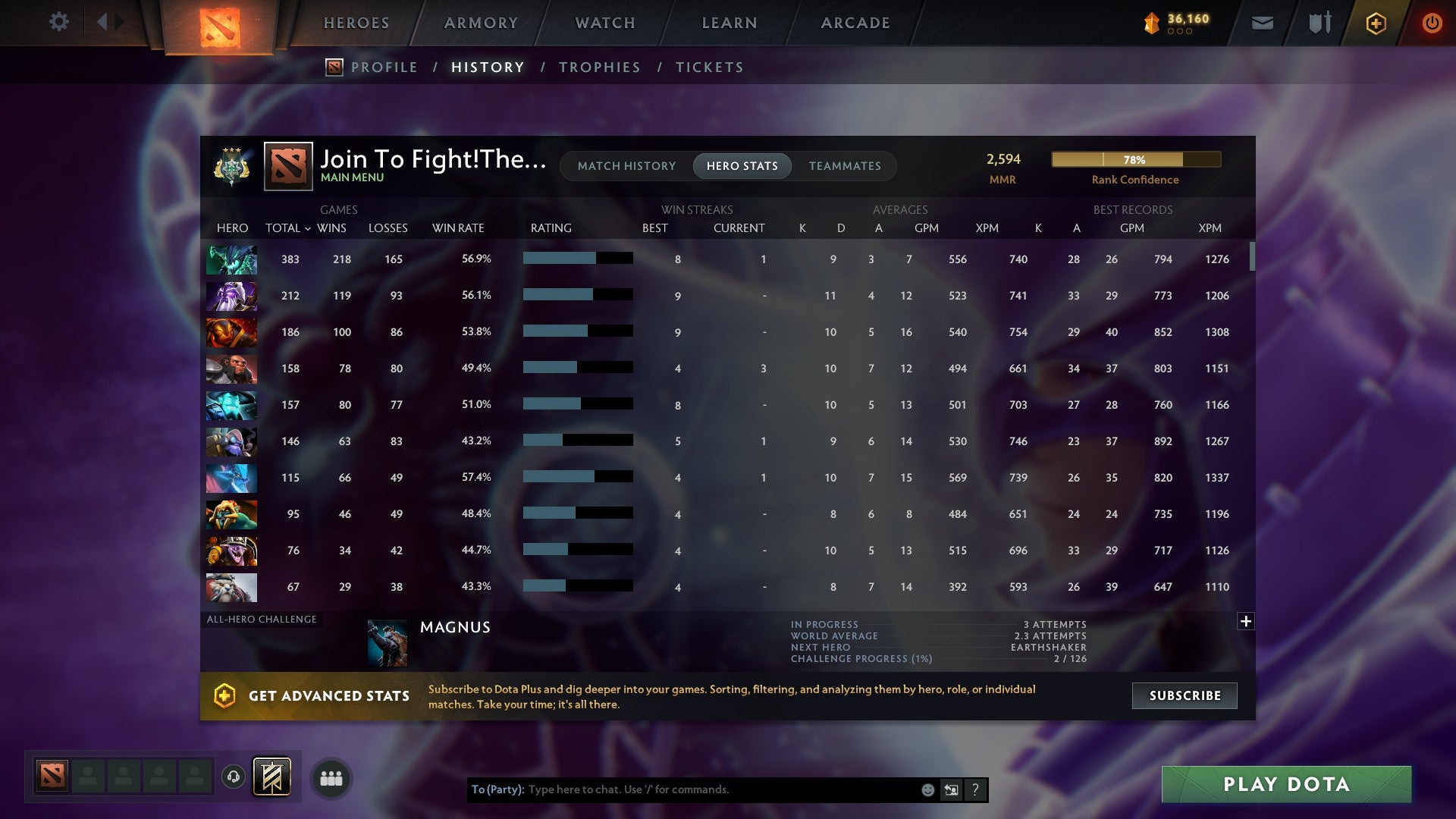Select the ARCADE menu item
The width and height of the screenshot is (1456, 819).
tap(855, 23)
